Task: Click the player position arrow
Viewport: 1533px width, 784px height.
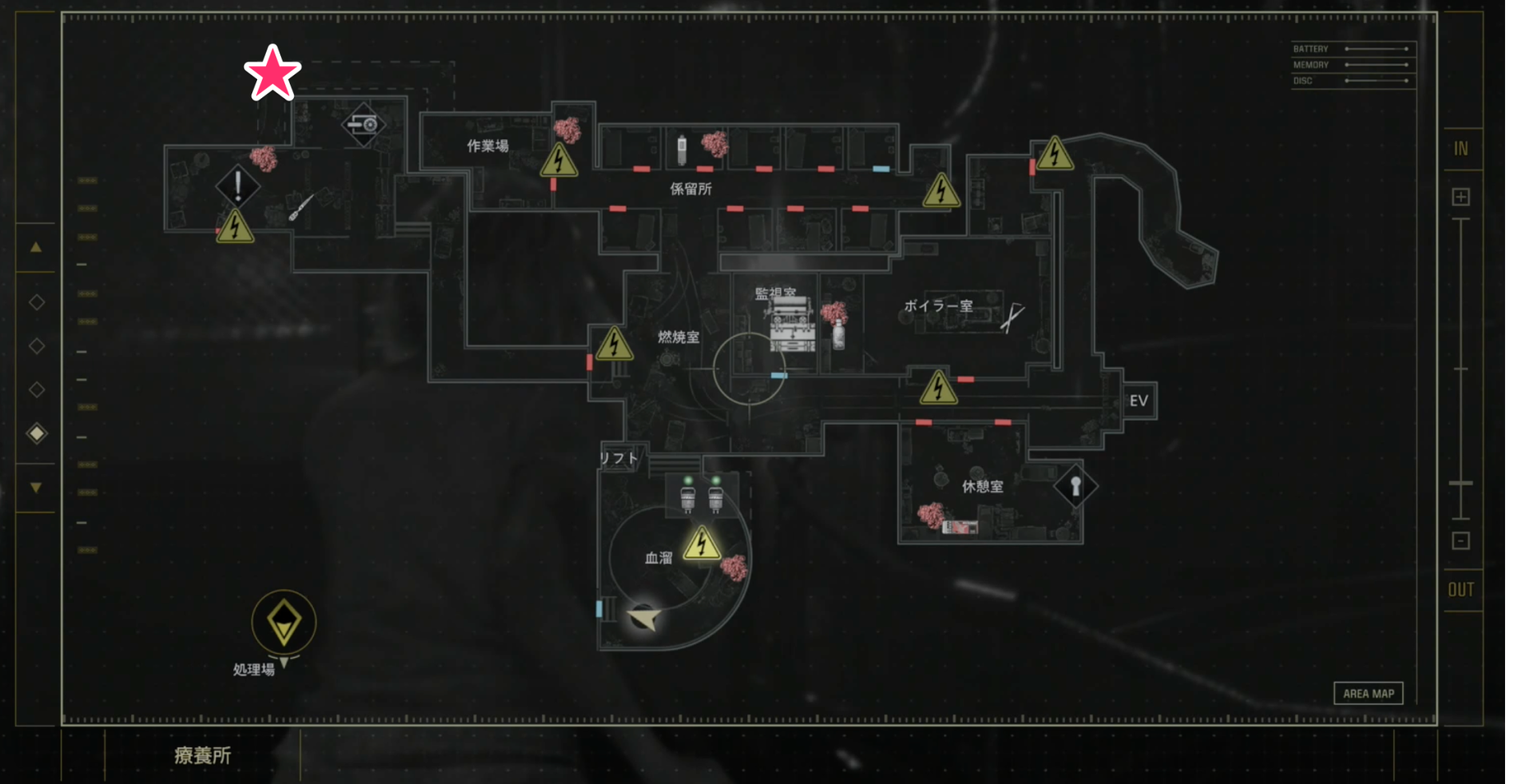Action: (x=644, y=618)
